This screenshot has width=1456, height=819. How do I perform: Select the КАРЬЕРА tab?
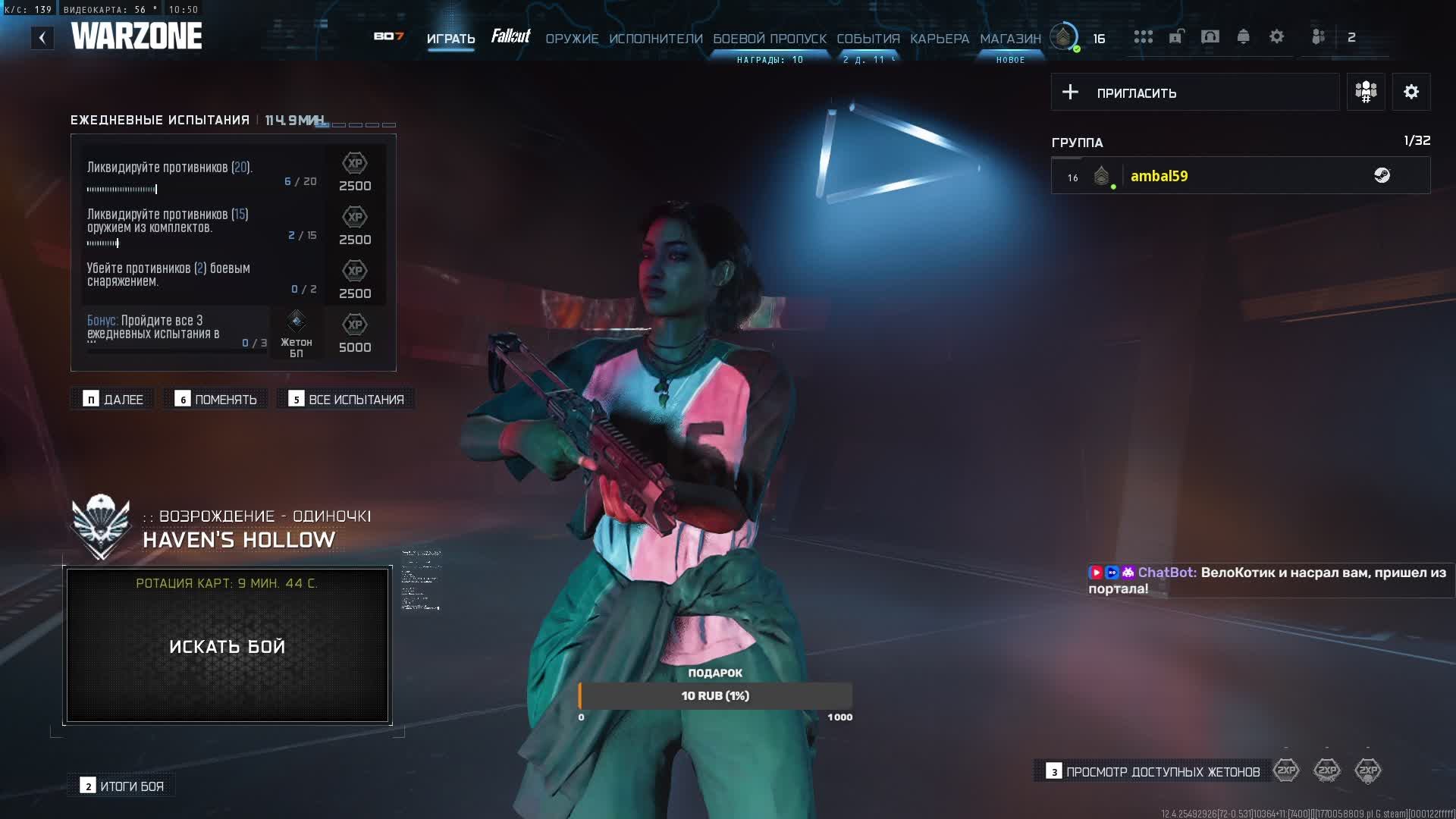939,39
